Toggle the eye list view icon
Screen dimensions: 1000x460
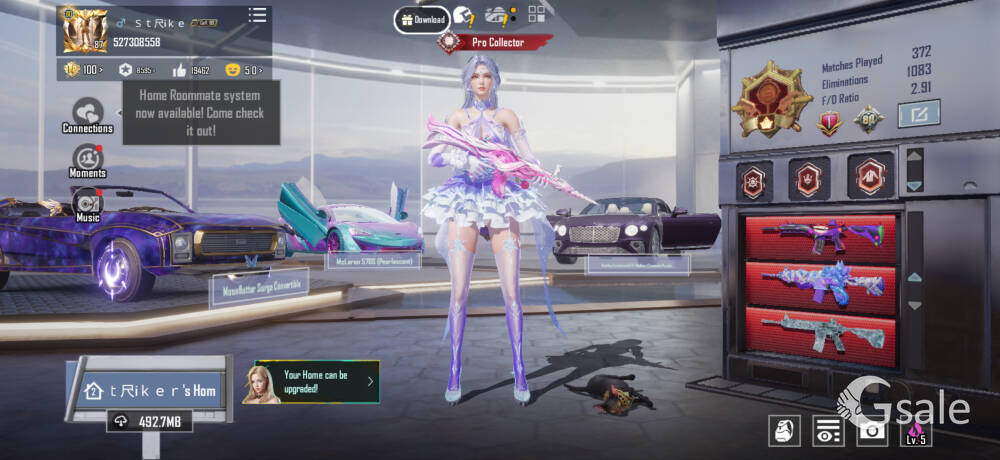[827, 431]
